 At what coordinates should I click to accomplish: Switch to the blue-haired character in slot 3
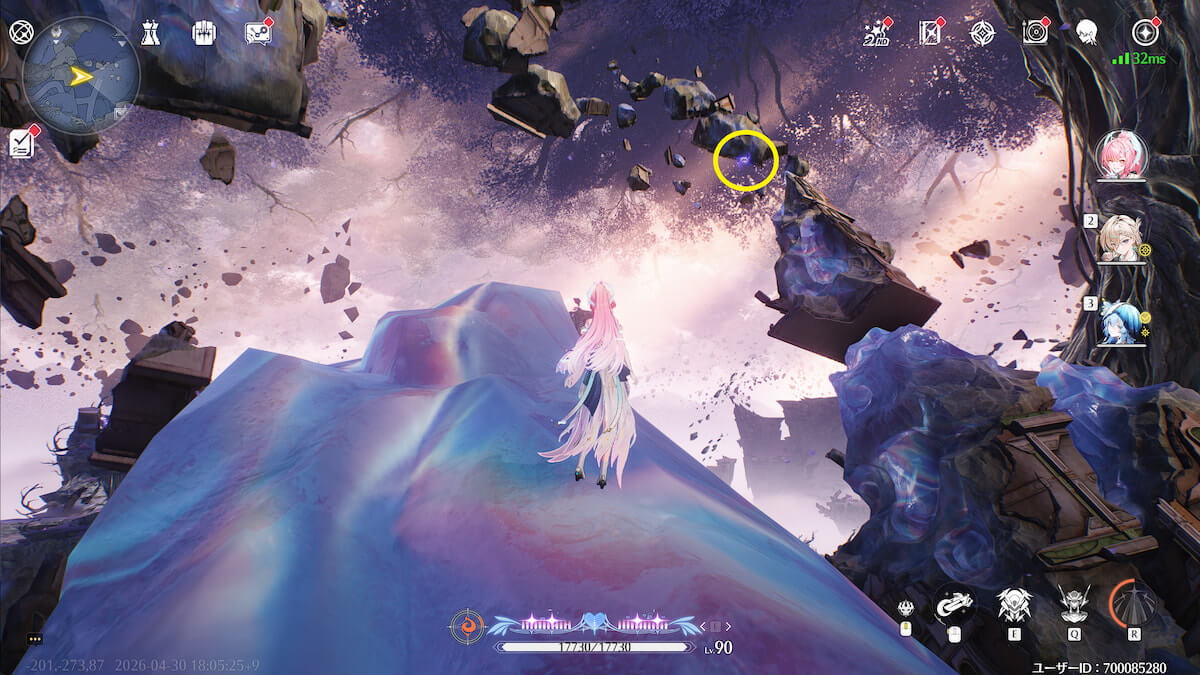tap(1120, 322)
